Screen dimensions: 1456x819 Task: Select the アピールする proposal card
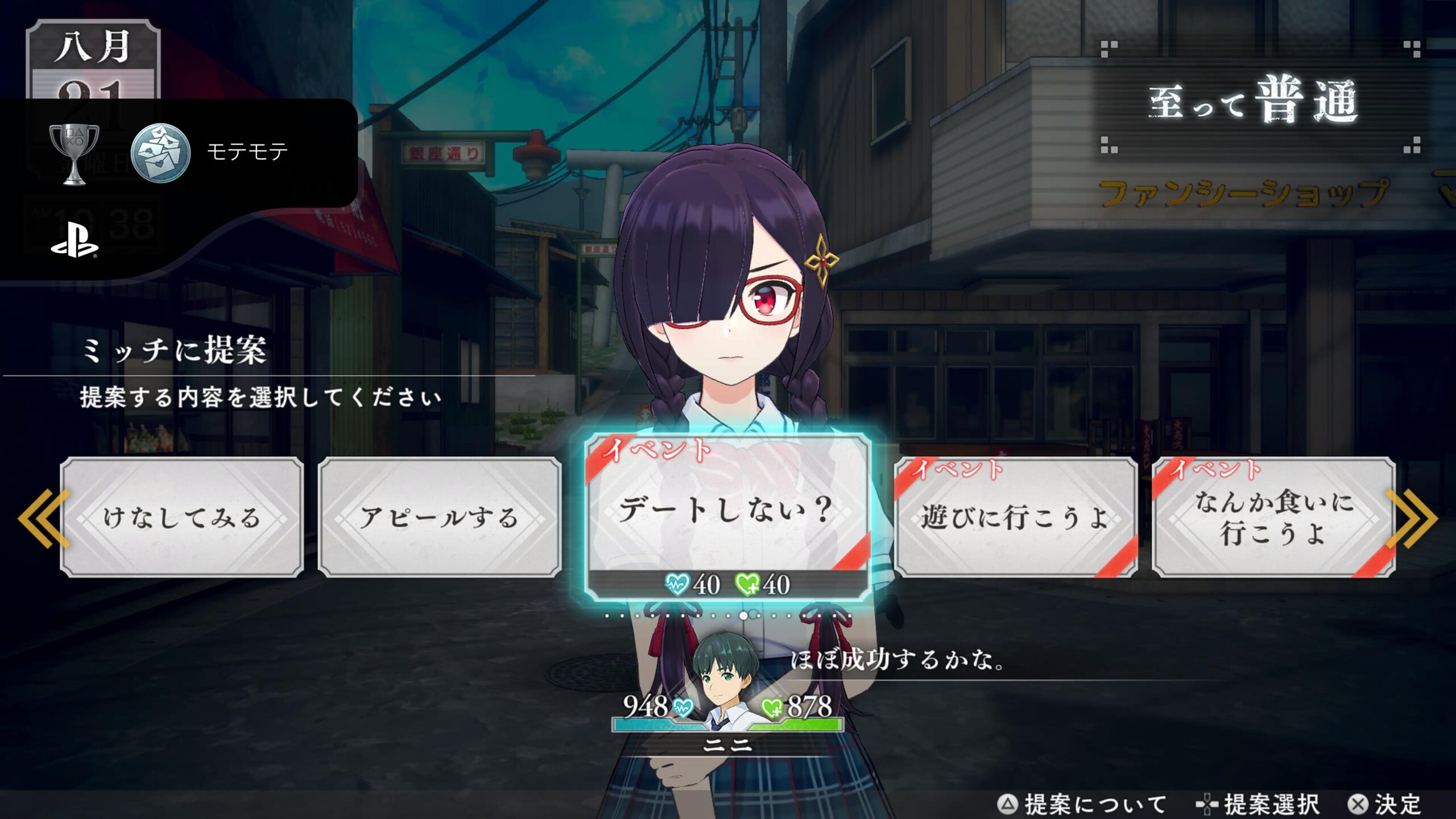pyautogui.click(x=440, y=517)
